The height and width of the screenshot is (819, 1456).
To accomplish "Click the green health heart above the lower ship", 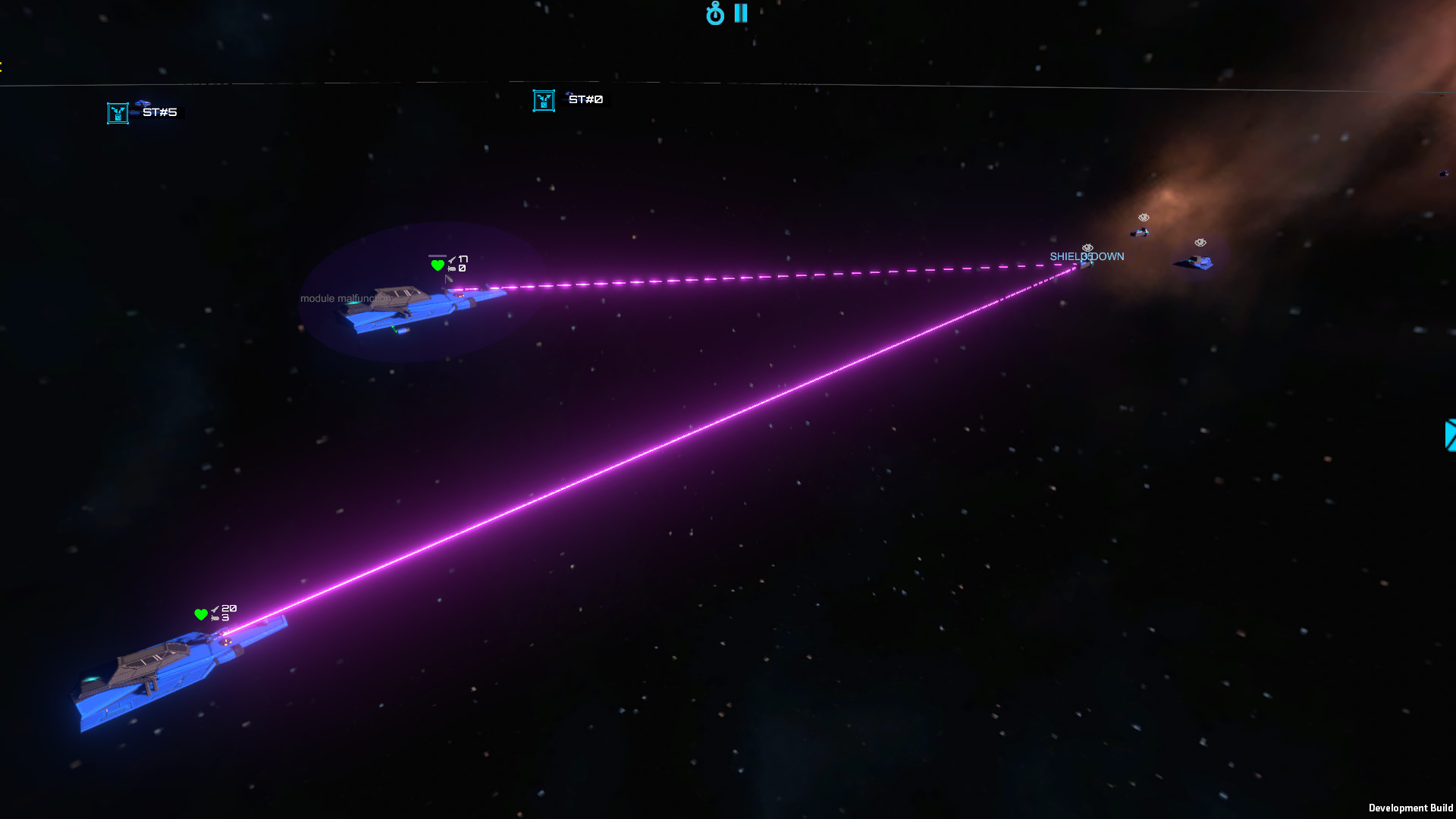I will coord(202,614).
